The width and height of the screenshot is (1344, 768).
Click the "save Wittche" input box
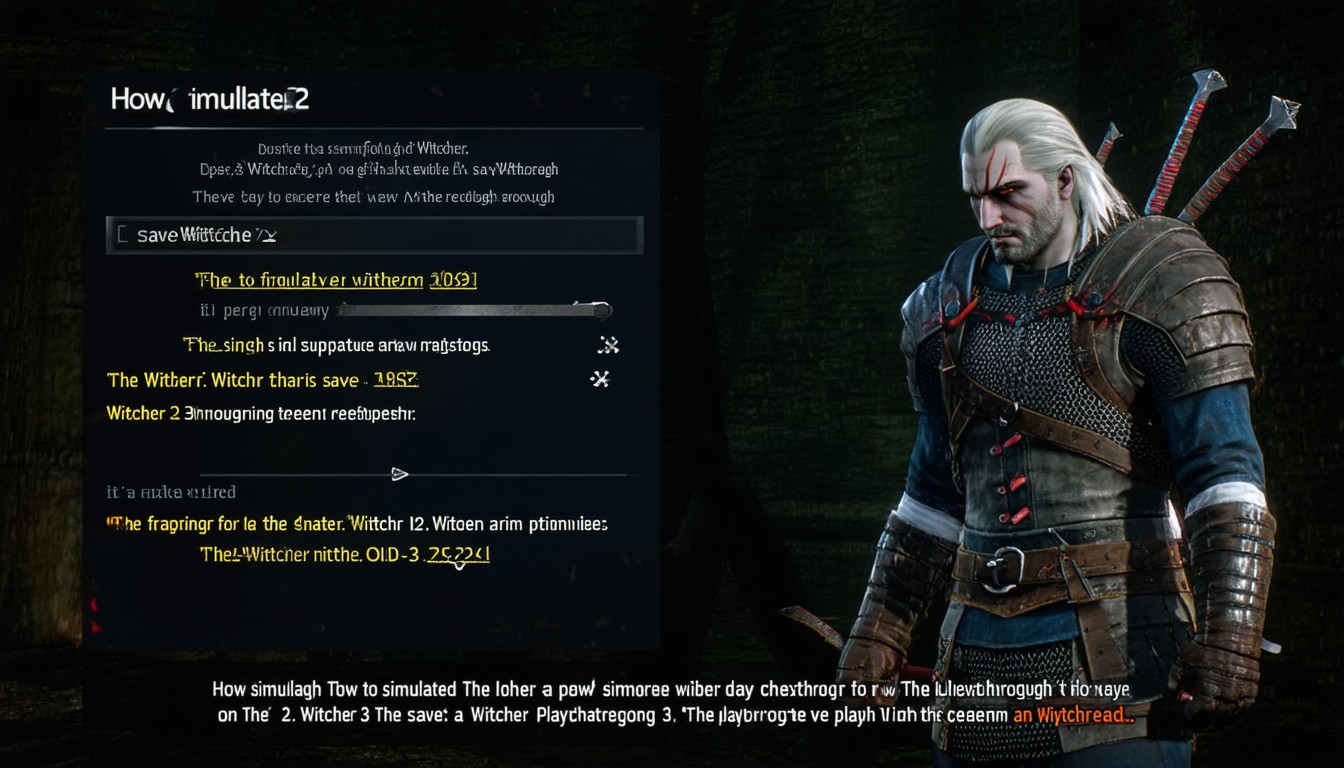[374, 235]
